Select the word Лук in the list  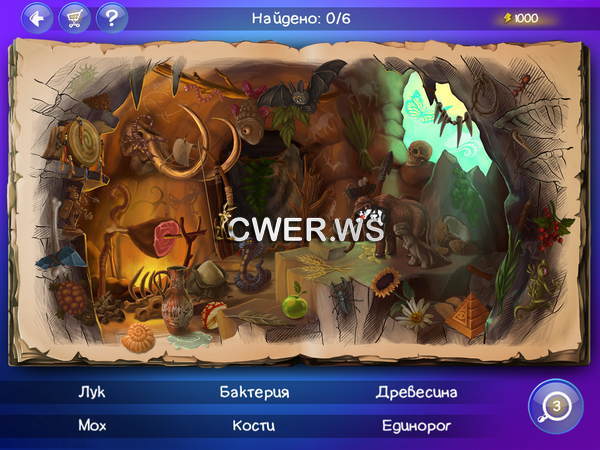click(91, 392)
